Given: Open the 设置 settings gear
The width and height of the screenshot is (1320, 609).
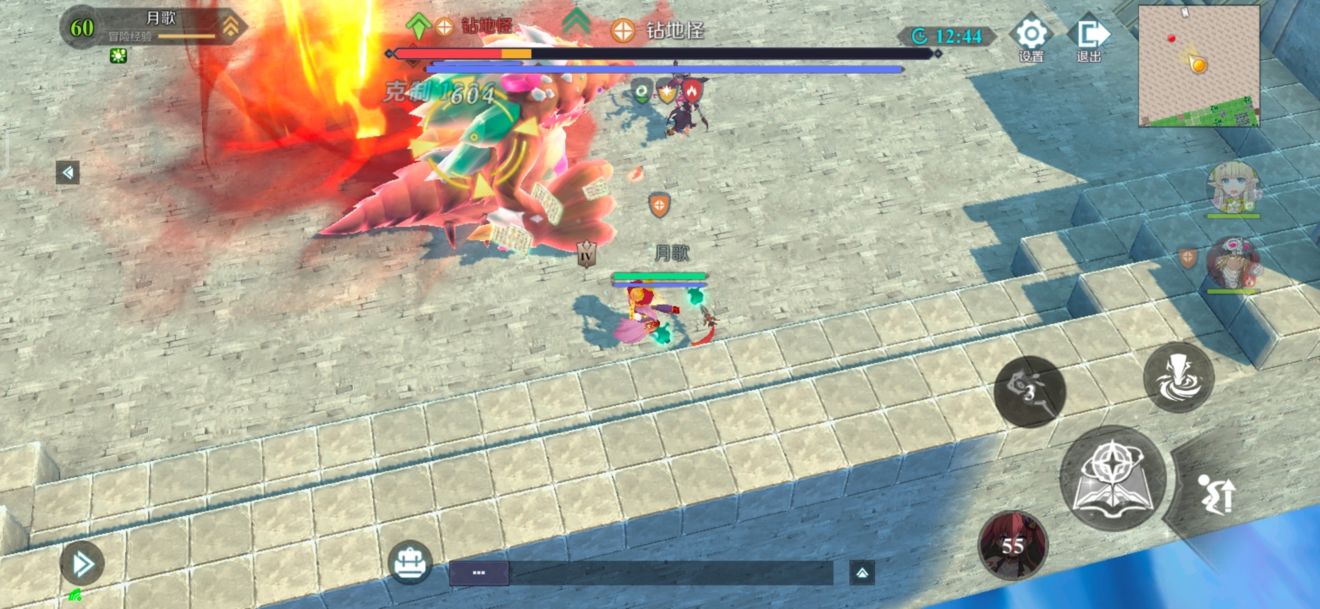Looking at the screenshot, I should click(x=1030, y=35).
